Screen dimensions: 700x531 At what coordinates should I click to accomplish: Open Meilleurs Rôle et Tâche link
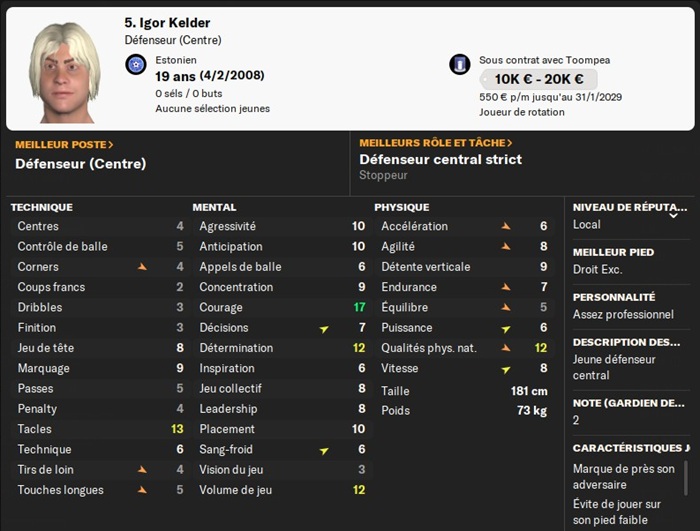tap(436, 143)
